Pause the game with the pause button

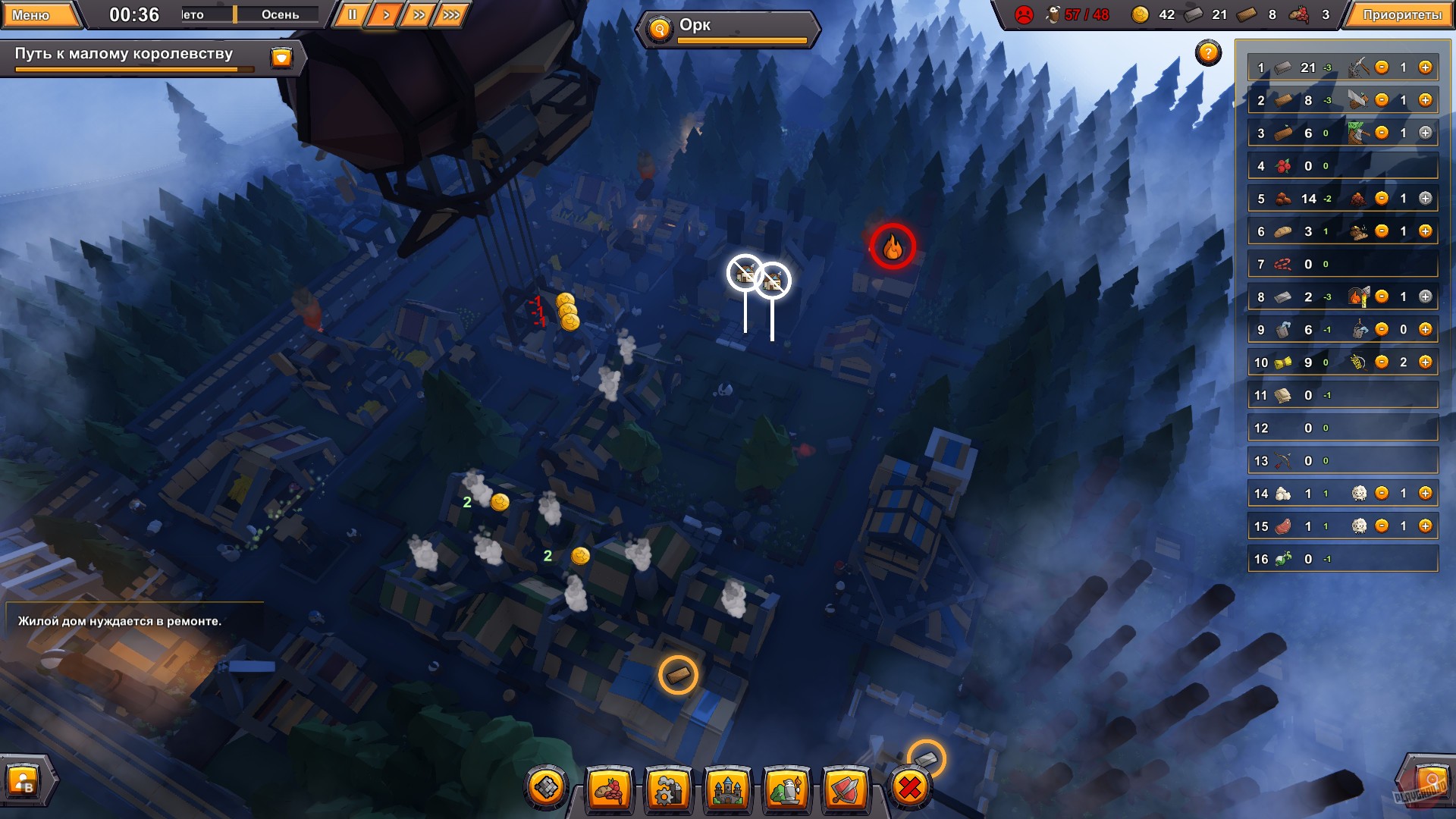pos(351,13)
